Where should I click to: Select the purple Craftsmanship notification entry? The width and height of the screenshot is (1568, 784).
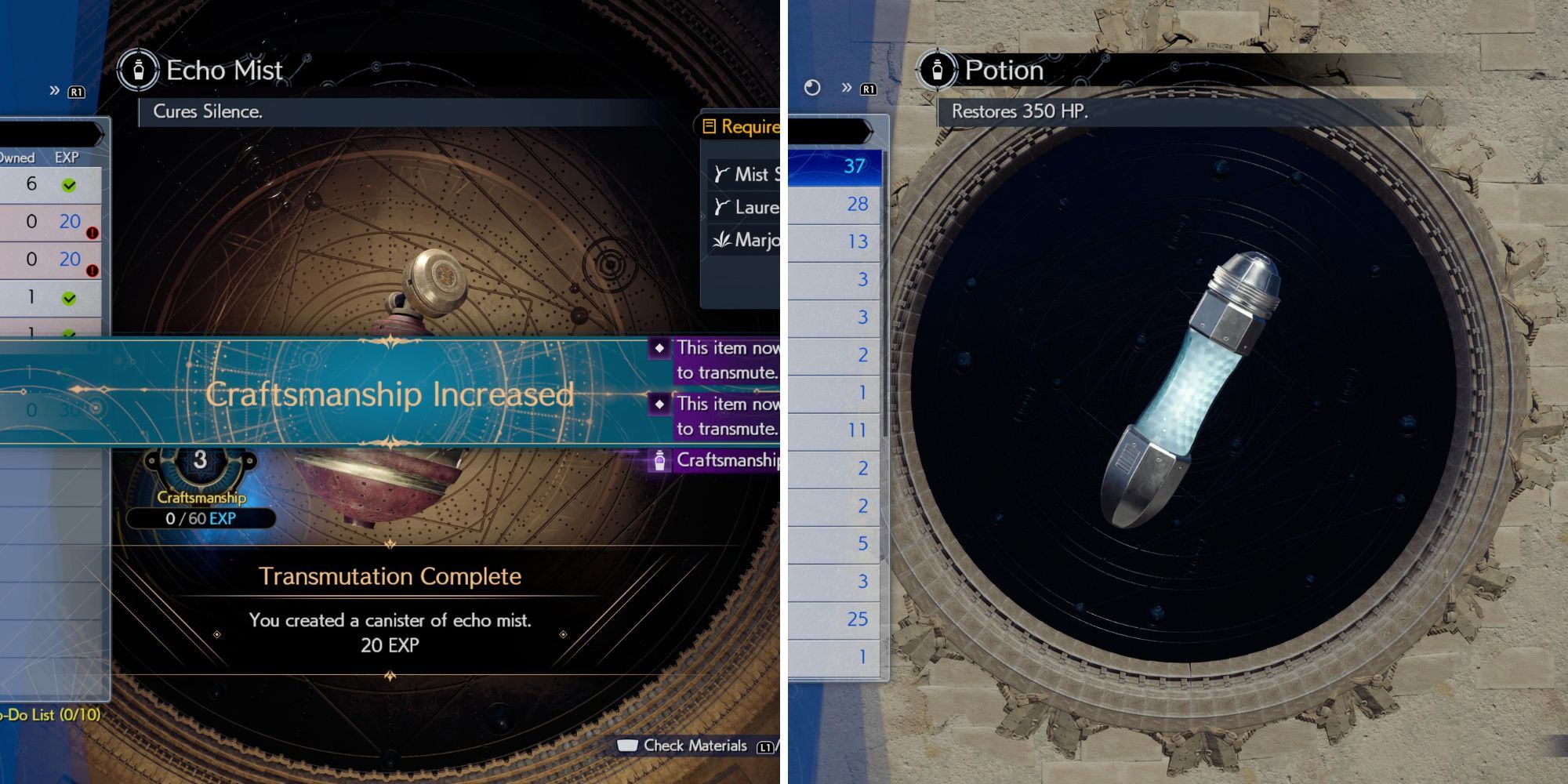click(715, 460)
